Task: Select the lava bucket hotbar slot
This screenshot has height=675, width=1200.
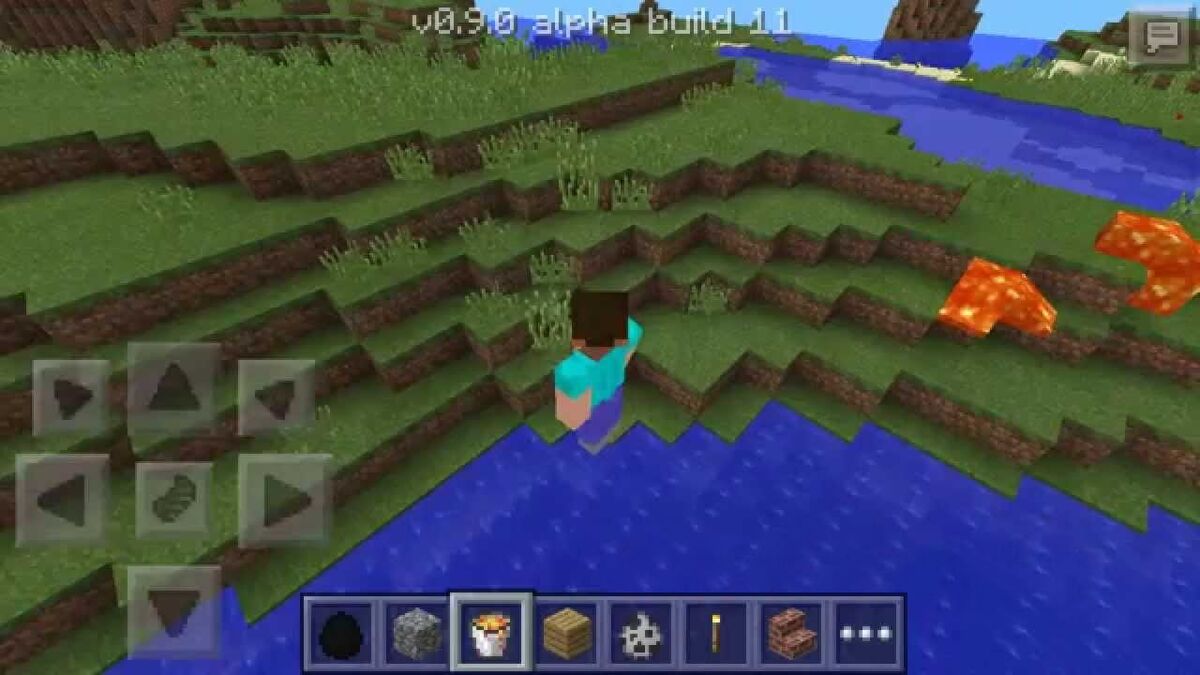Action: 490,633
